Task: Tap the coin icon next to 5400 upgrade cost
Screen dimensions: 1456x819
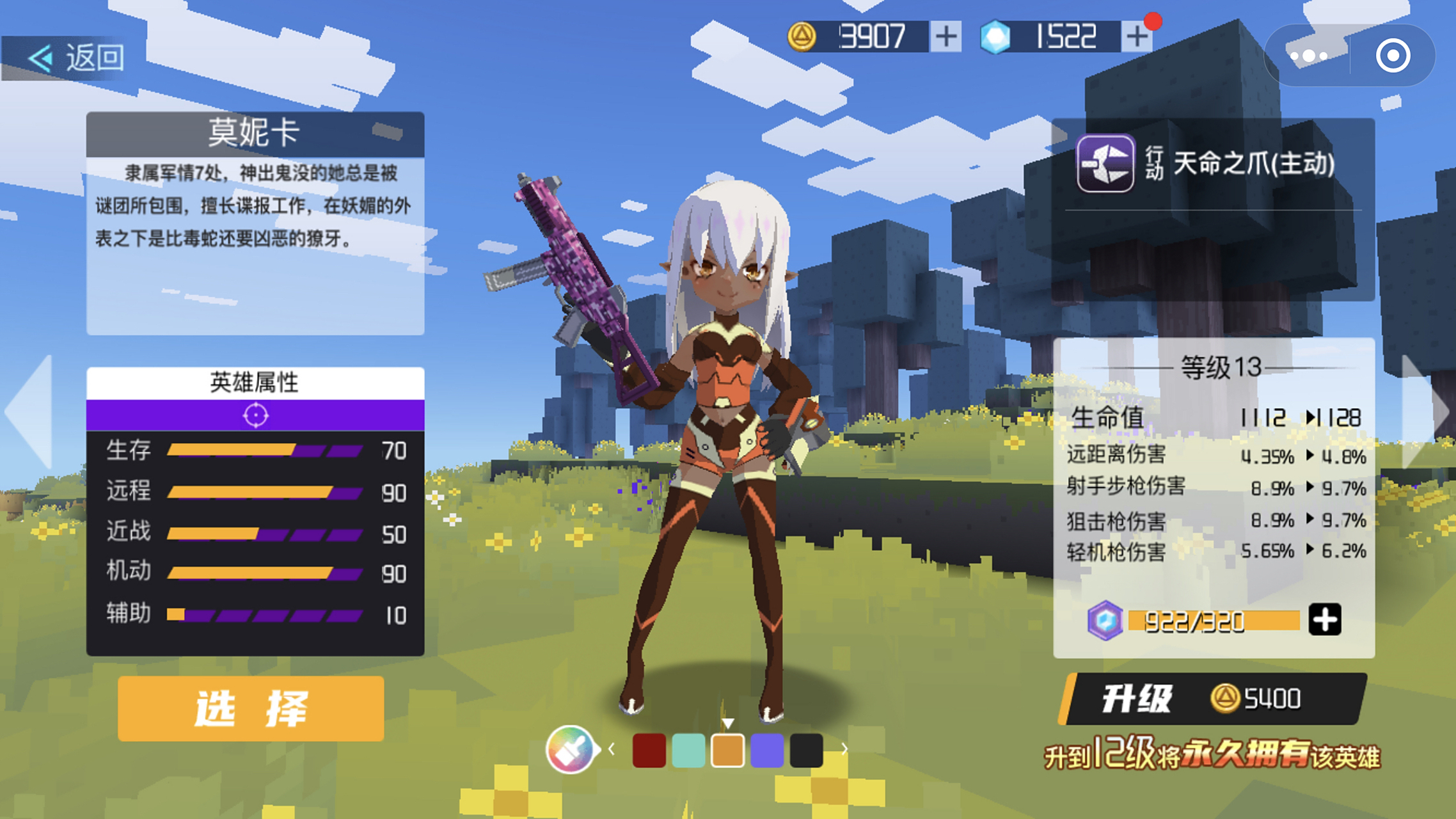Action: click(x=1226, y=699)
